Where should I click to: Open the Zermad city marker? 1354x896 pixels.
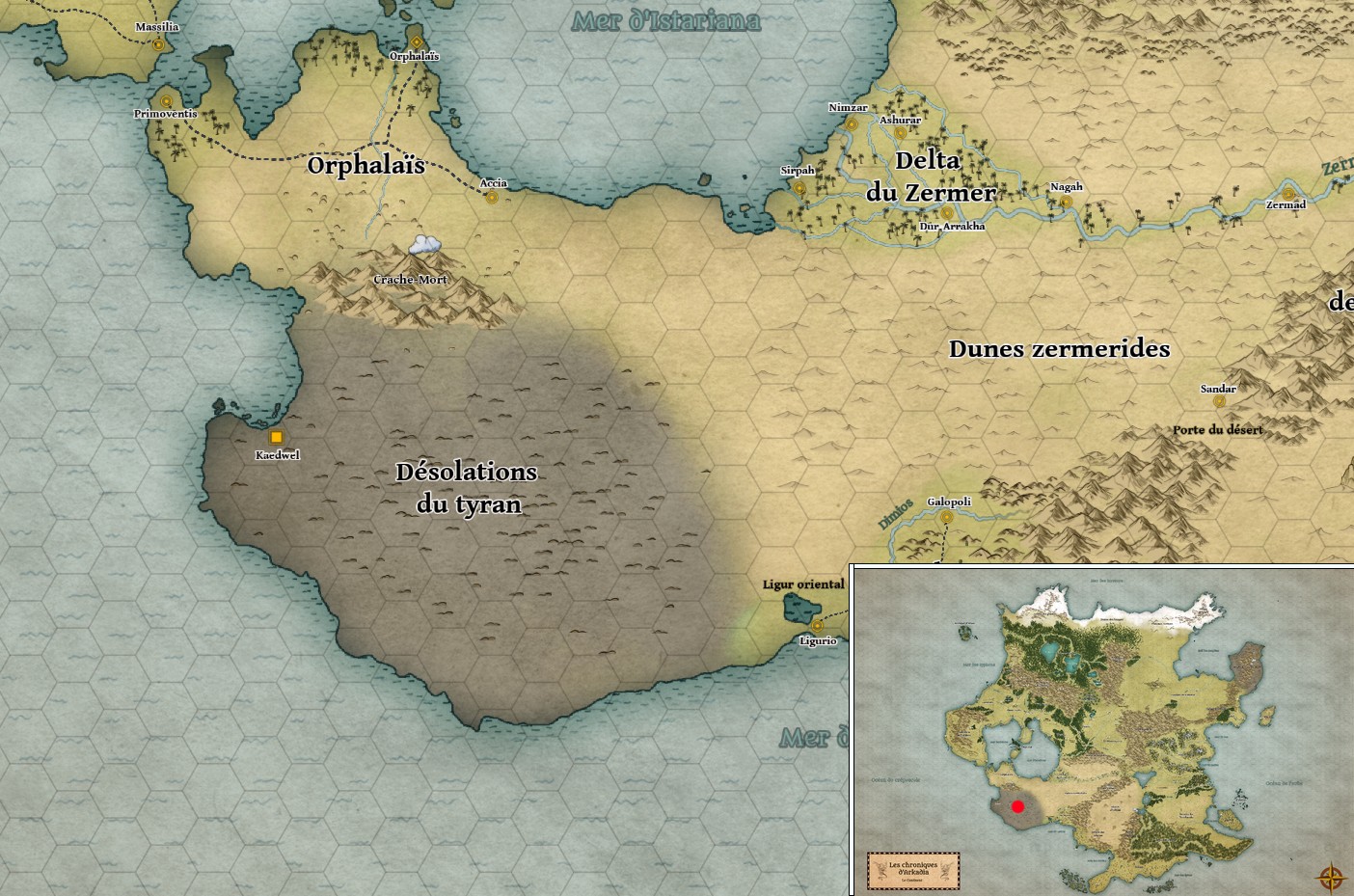point(1287,194)
